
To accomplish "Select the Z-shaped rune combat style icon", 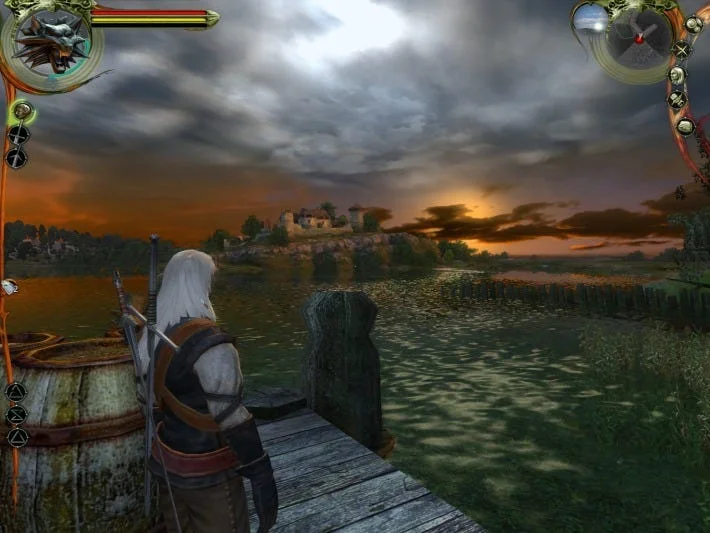I will pyautogui.click(x=16, y=414).
